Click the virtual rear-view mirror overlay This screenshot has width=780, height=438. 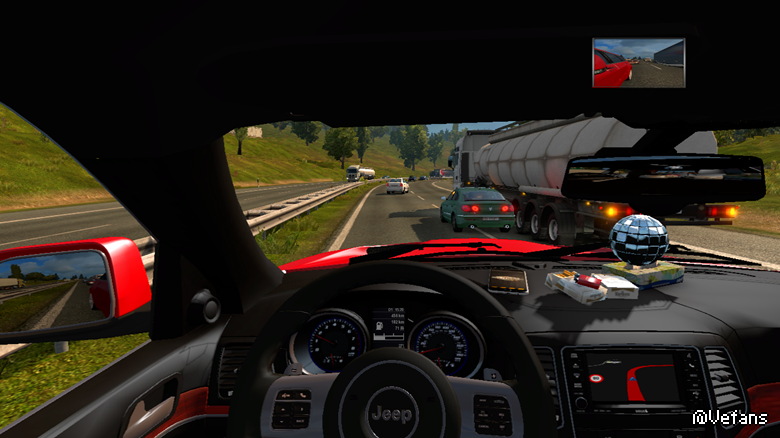(638, 63)
